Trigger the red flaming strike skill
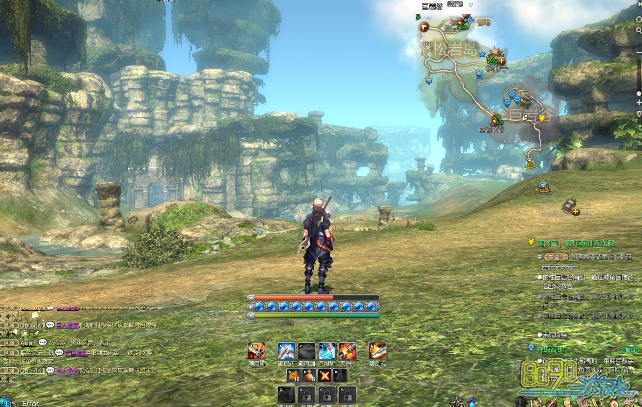642x407 pixels. pyautogui.click(x=347, y=350)
